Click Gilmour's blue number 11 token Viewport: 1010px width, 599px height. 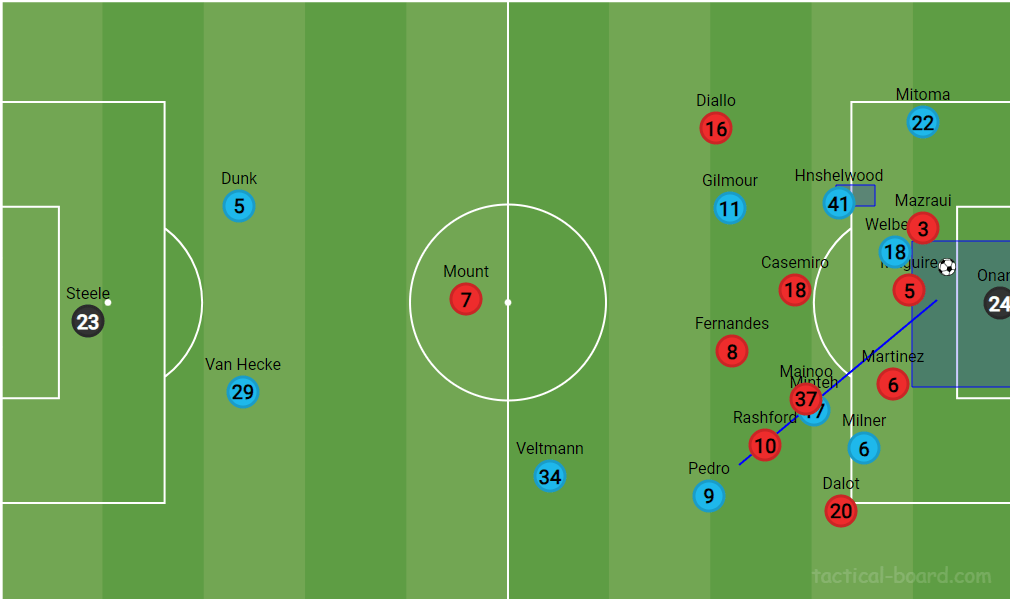pos(730,209)
